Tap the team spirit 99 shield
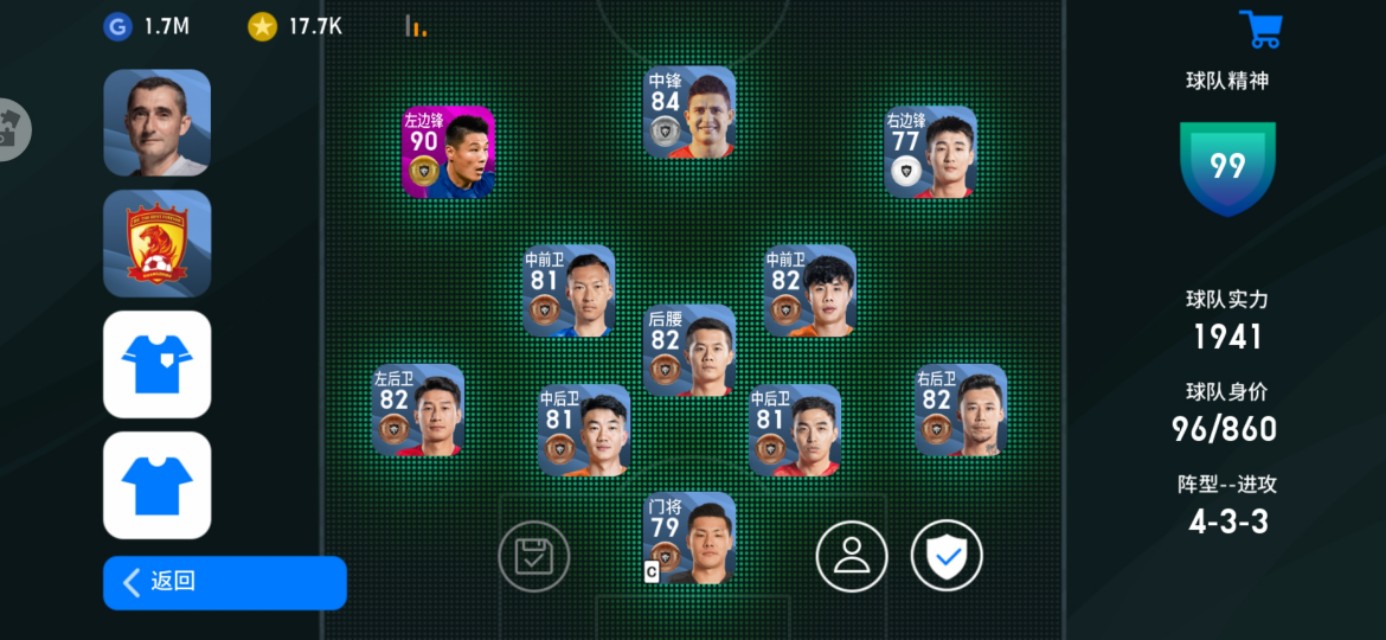The image size is (1386, 640). (x=1227, y=167)
